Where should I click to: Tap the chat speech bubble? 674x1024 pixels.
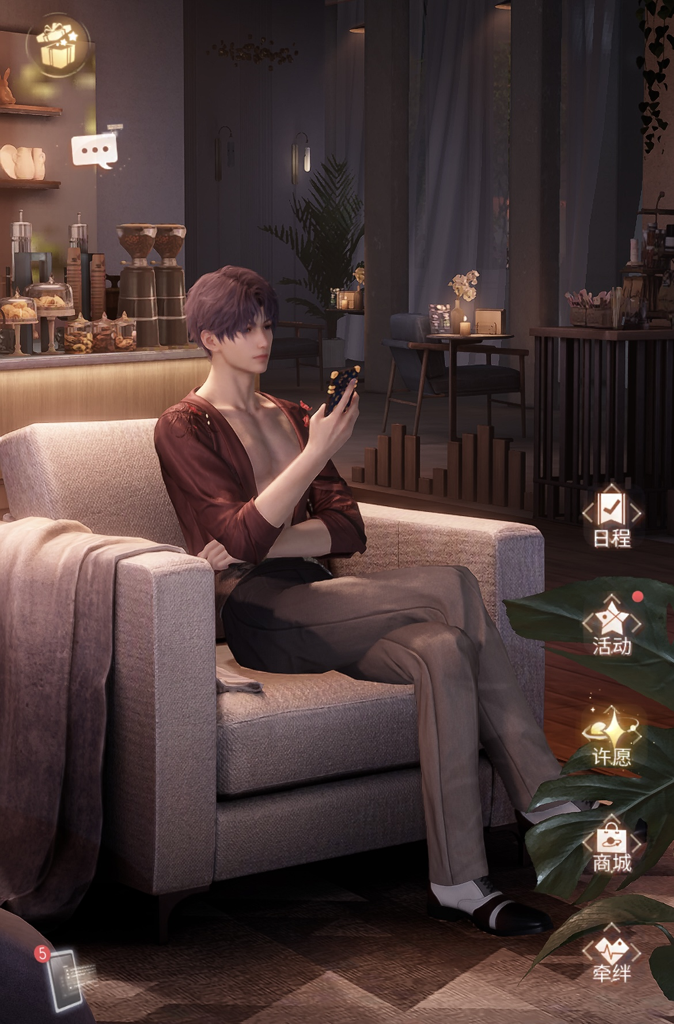point(95,150)
